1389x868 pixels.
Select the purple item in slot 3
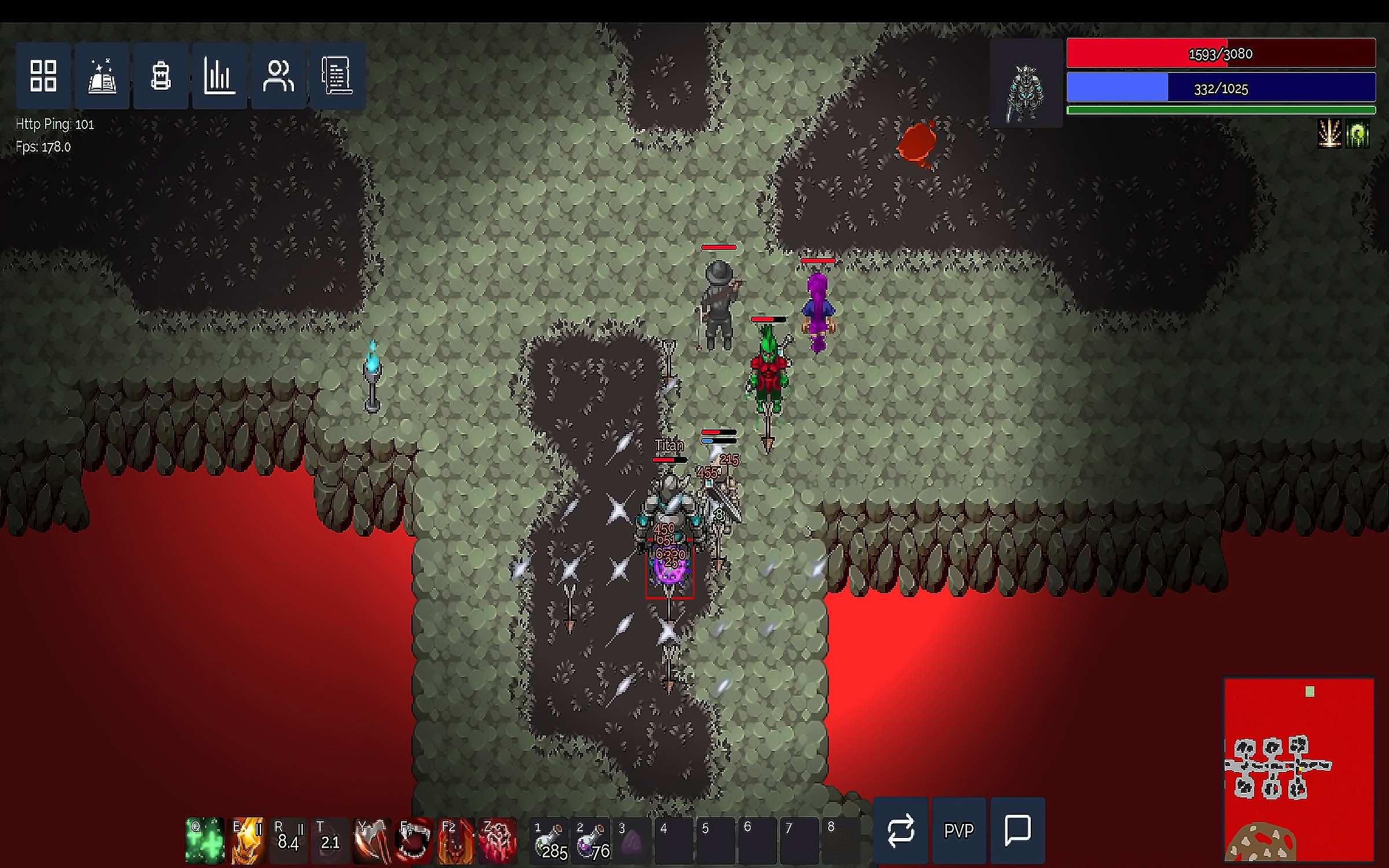tap(632, 840)
